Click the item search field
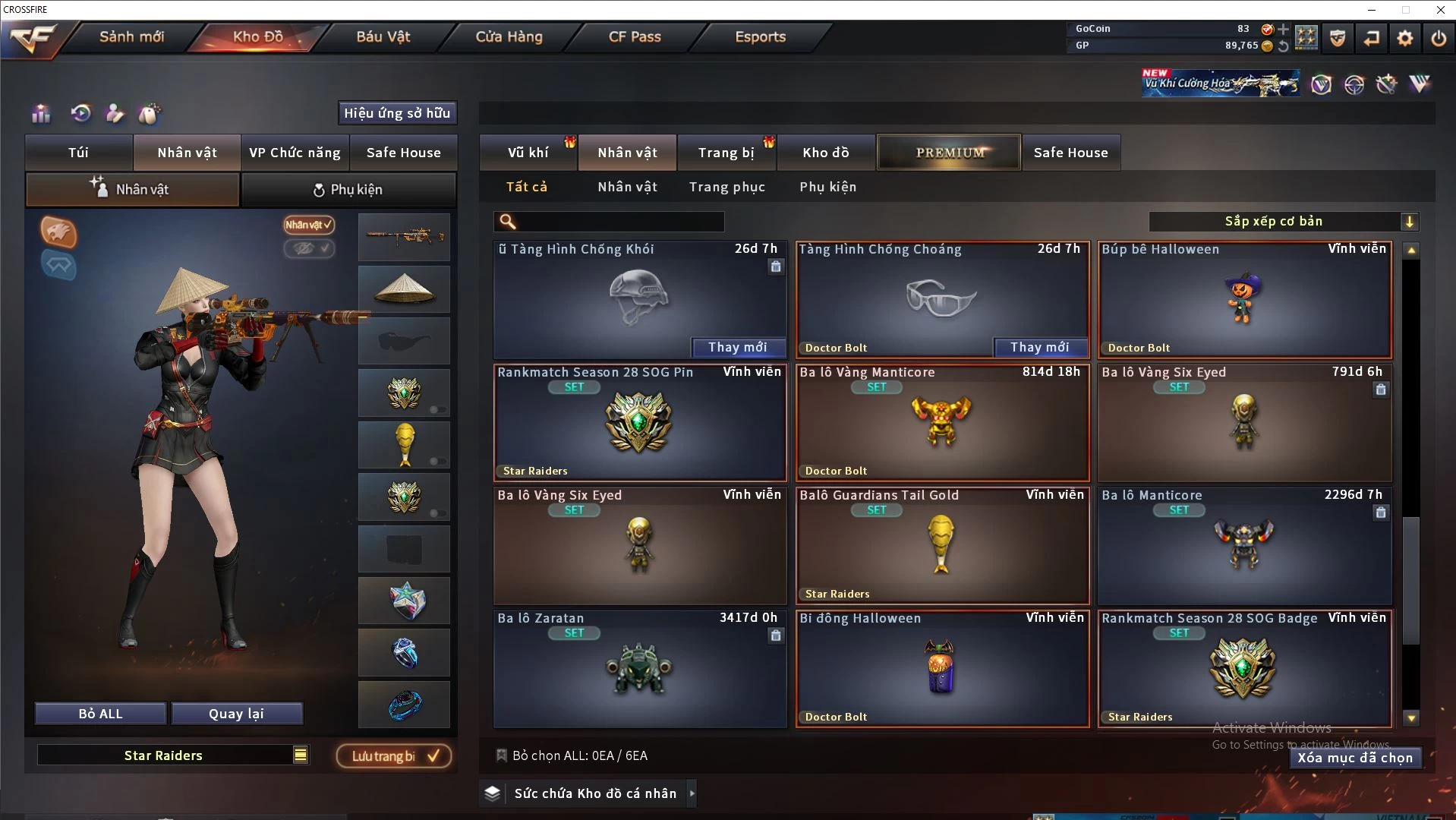 coord(619,222)
